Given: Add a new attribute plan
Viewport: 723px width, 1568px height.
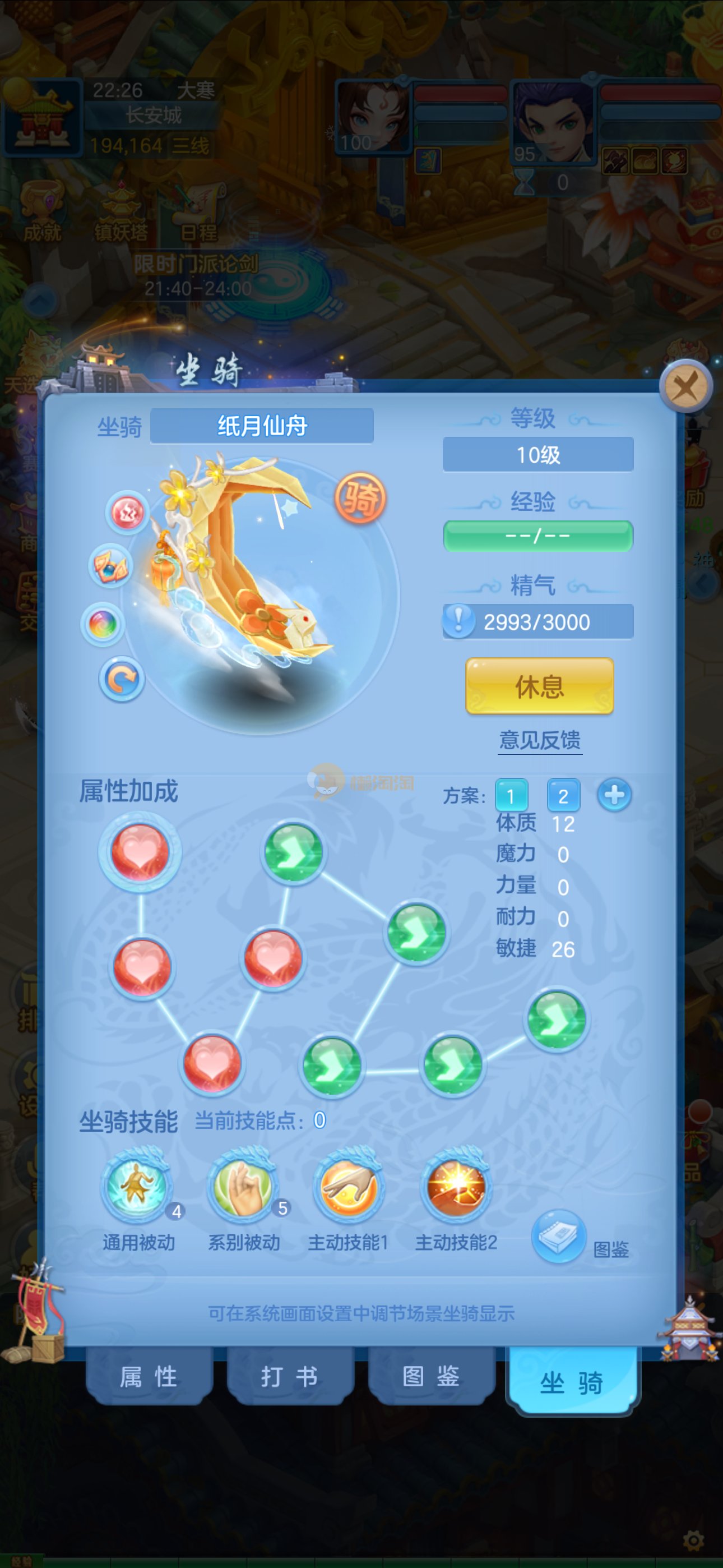Looking at the screenshot, I should [x=614, y=795].
